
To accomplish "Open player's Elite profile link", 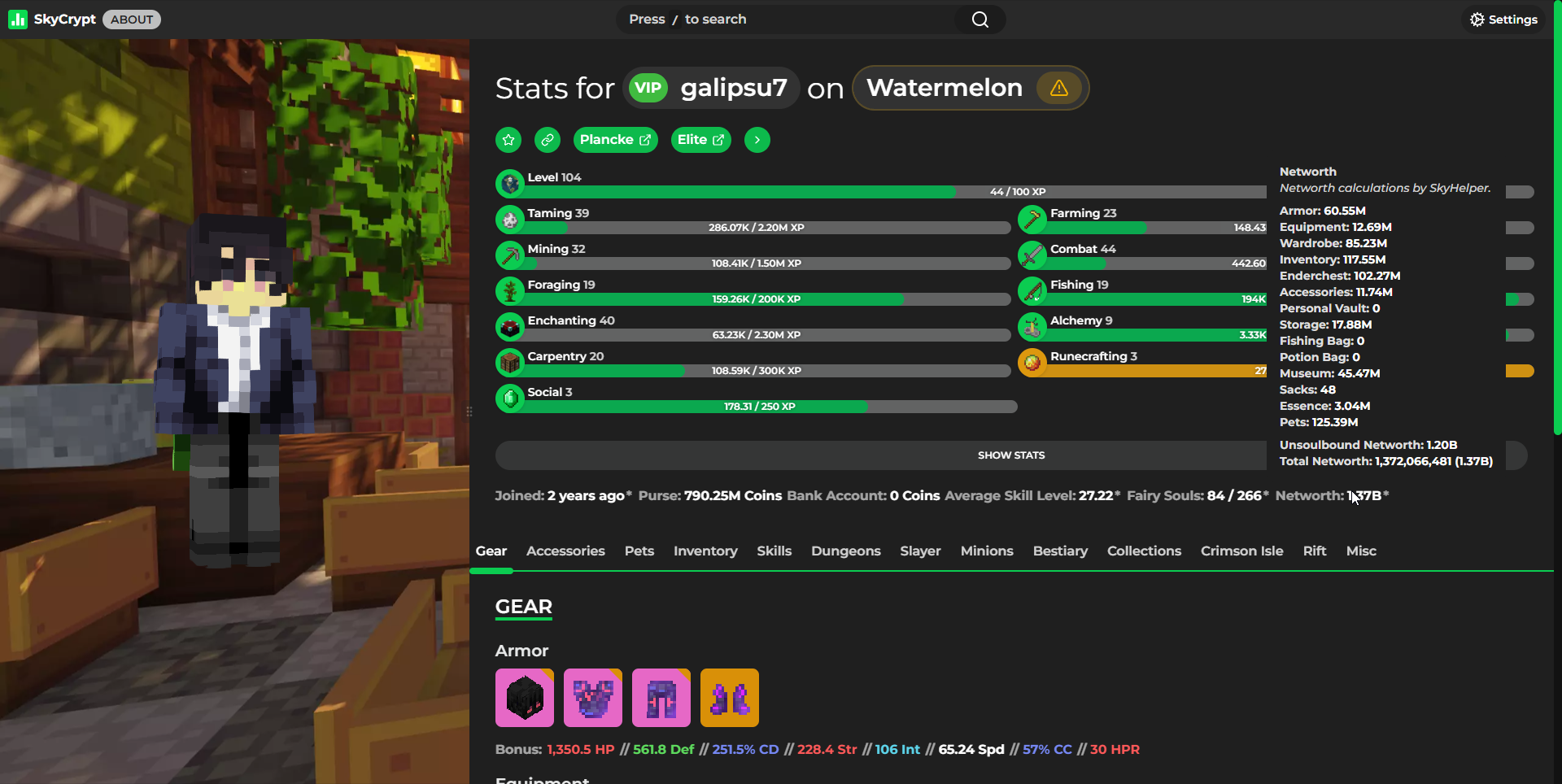I will click(700, 139).
